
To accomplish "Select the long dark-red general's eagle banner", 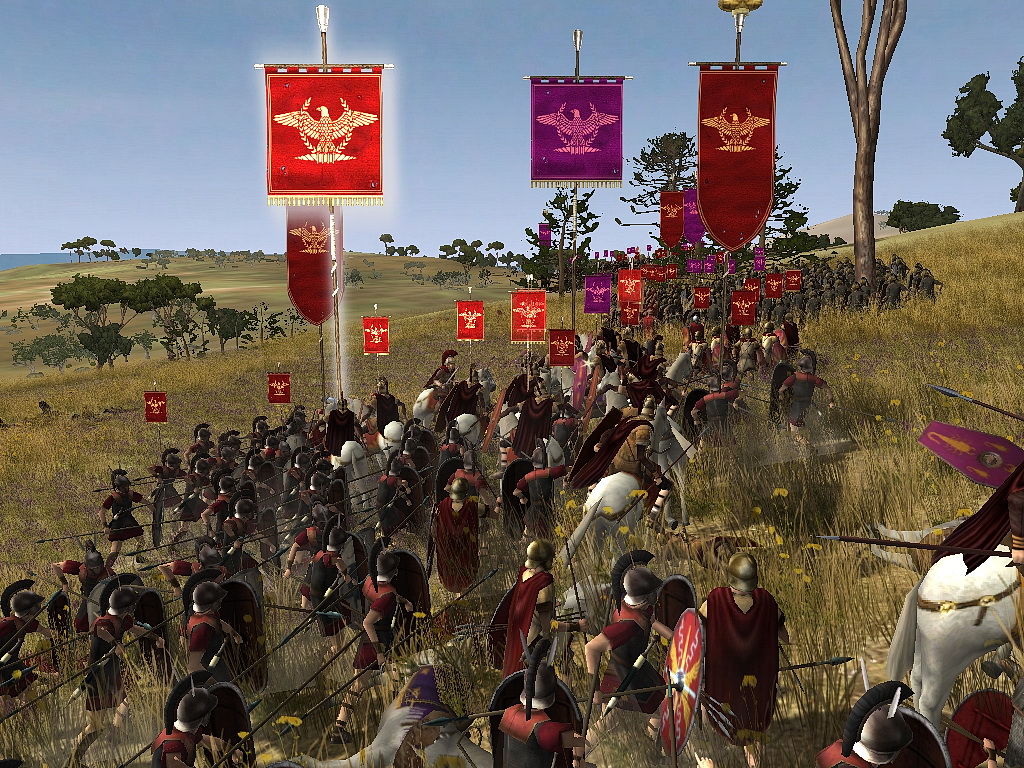I will click(x=737, y=150).
